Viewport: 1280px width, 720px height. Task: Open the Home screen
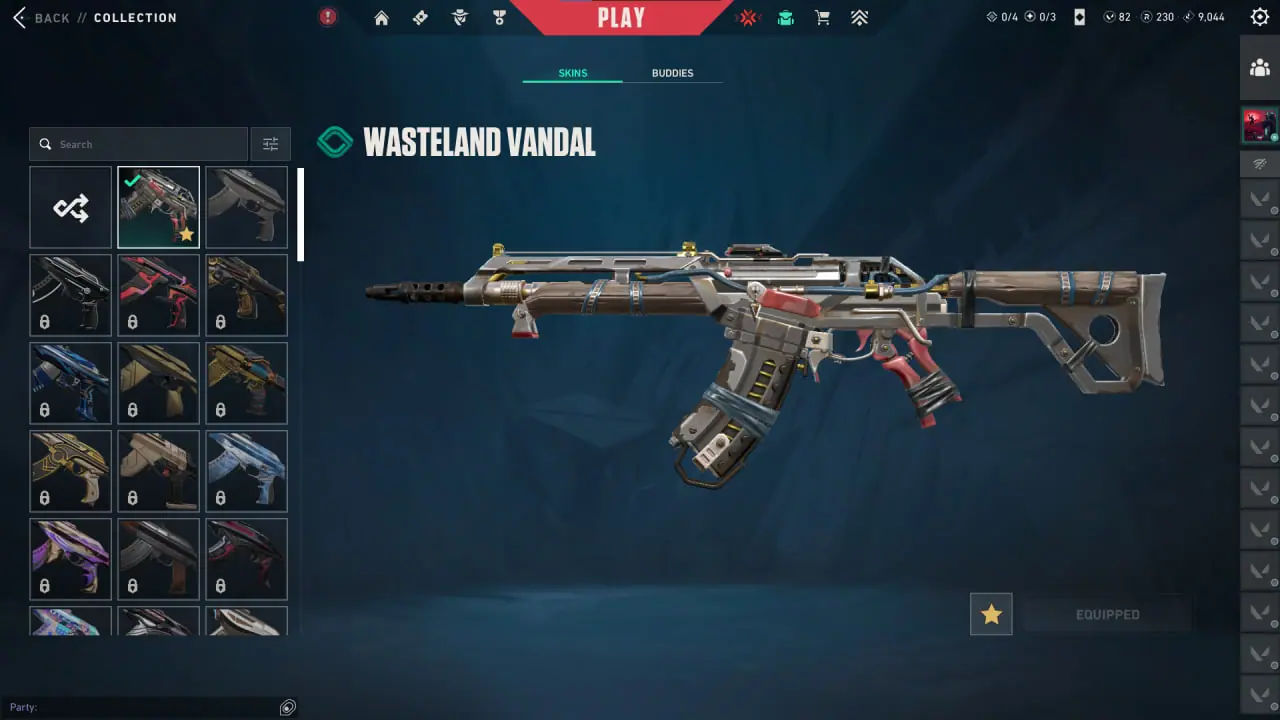(x=381, y=17)
